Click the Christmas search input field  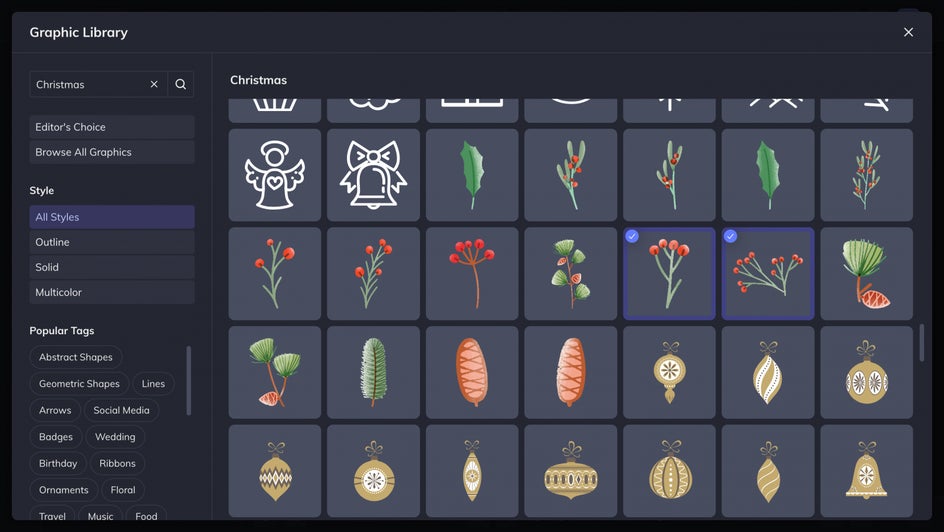click(88, 84)
